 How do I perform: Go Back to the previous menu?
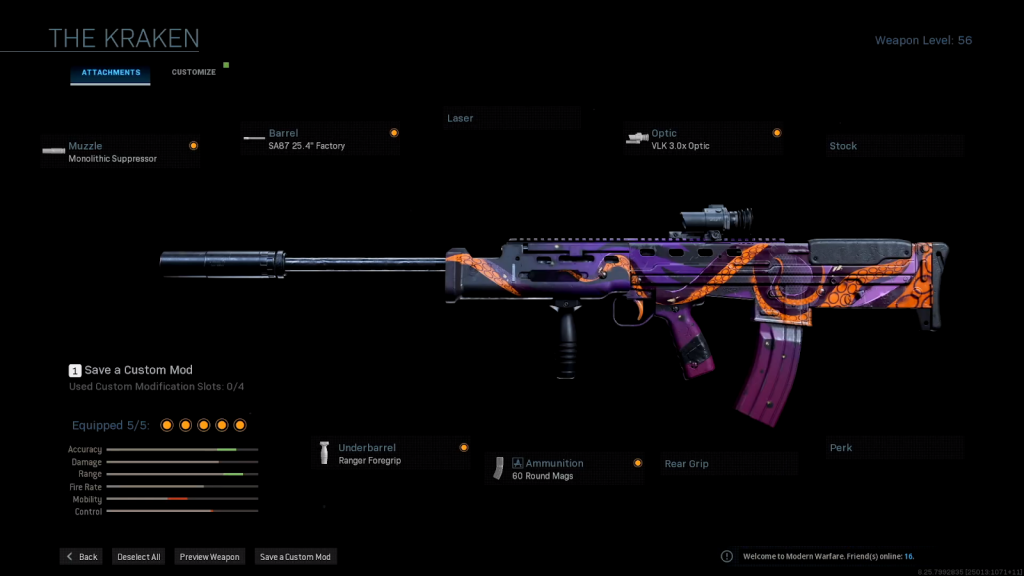[81, 556]
